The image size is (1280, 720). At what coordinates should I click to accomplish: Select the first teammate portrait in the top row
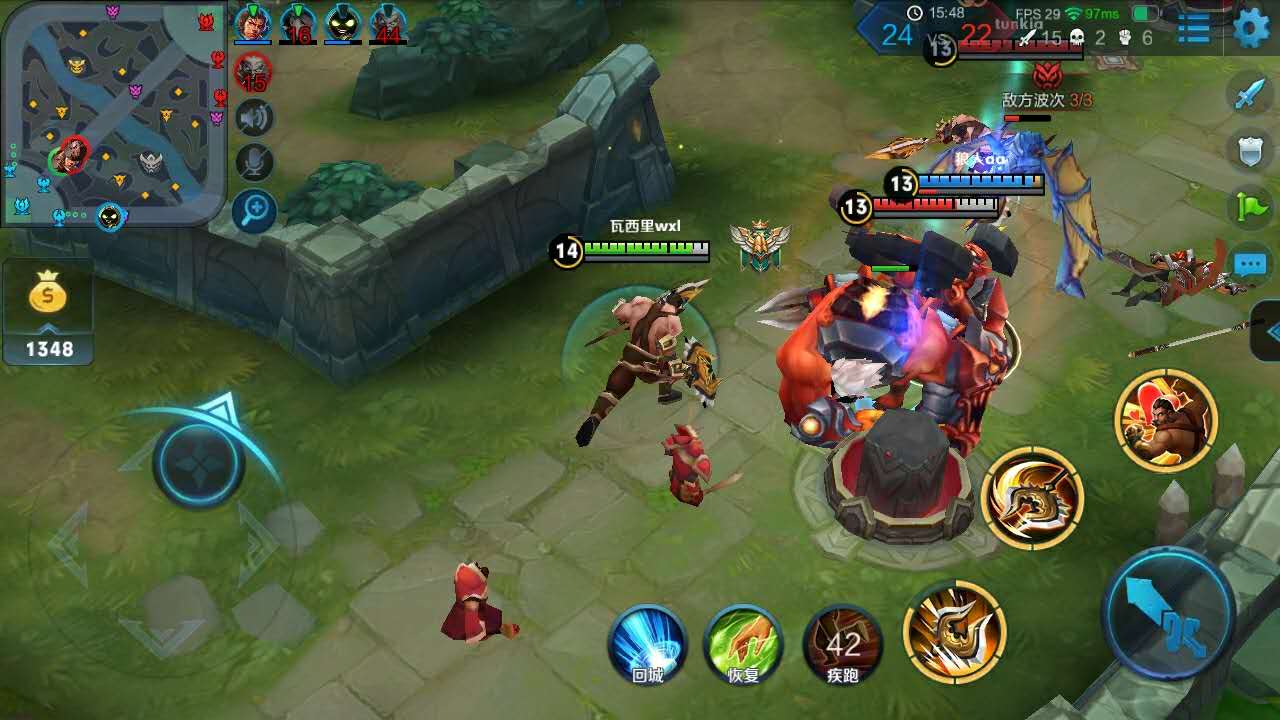[x=252, y=23]
